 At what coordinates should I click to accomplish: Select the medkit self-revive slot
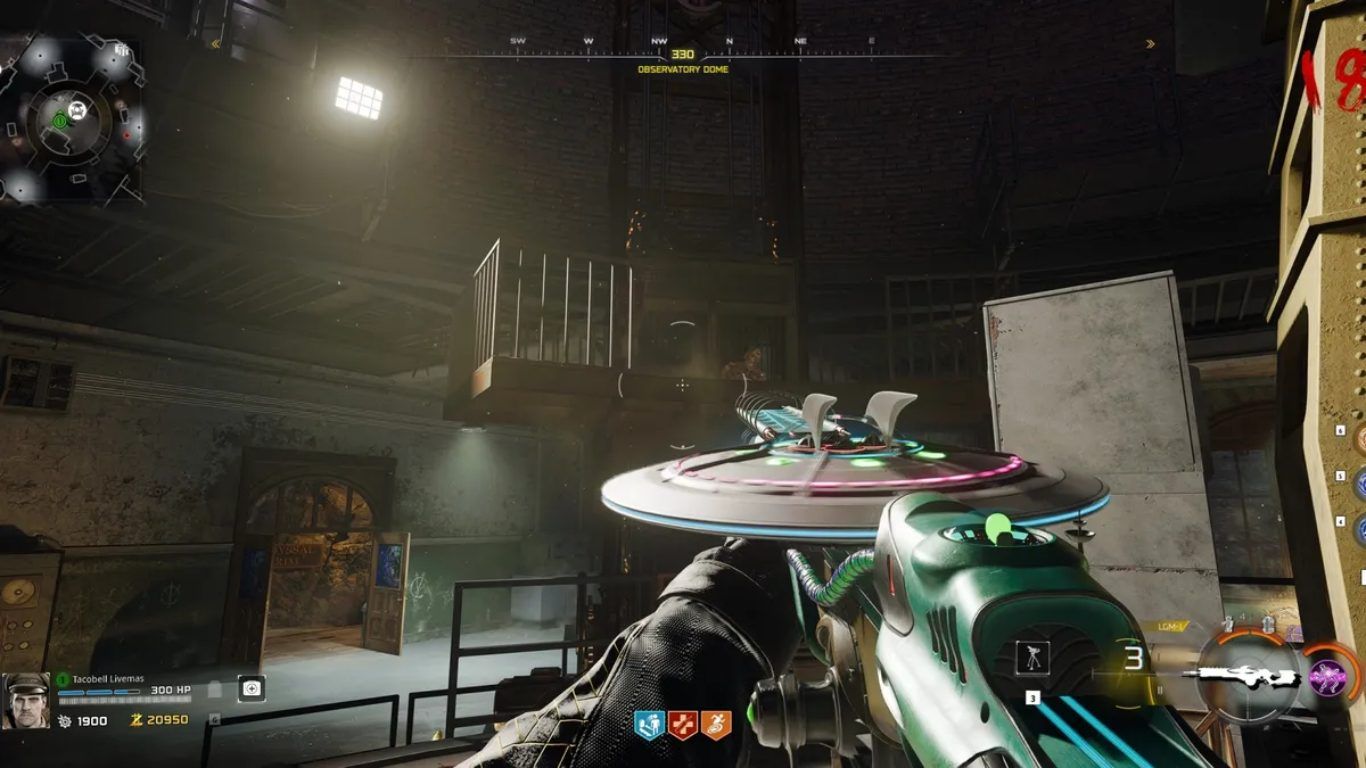coord(251,688)
